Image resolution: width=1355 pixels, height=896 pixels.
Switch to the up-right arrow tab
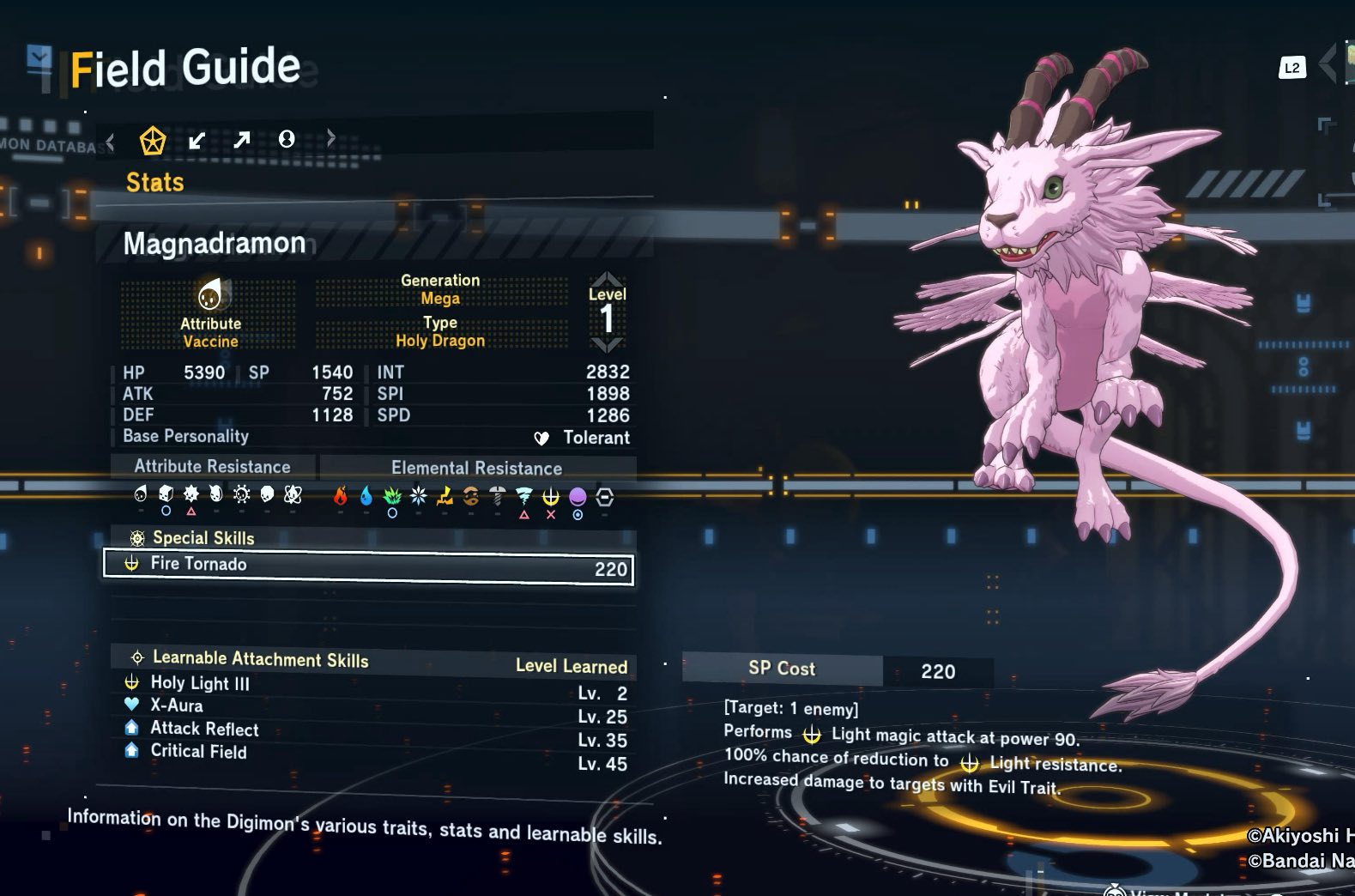242,139
